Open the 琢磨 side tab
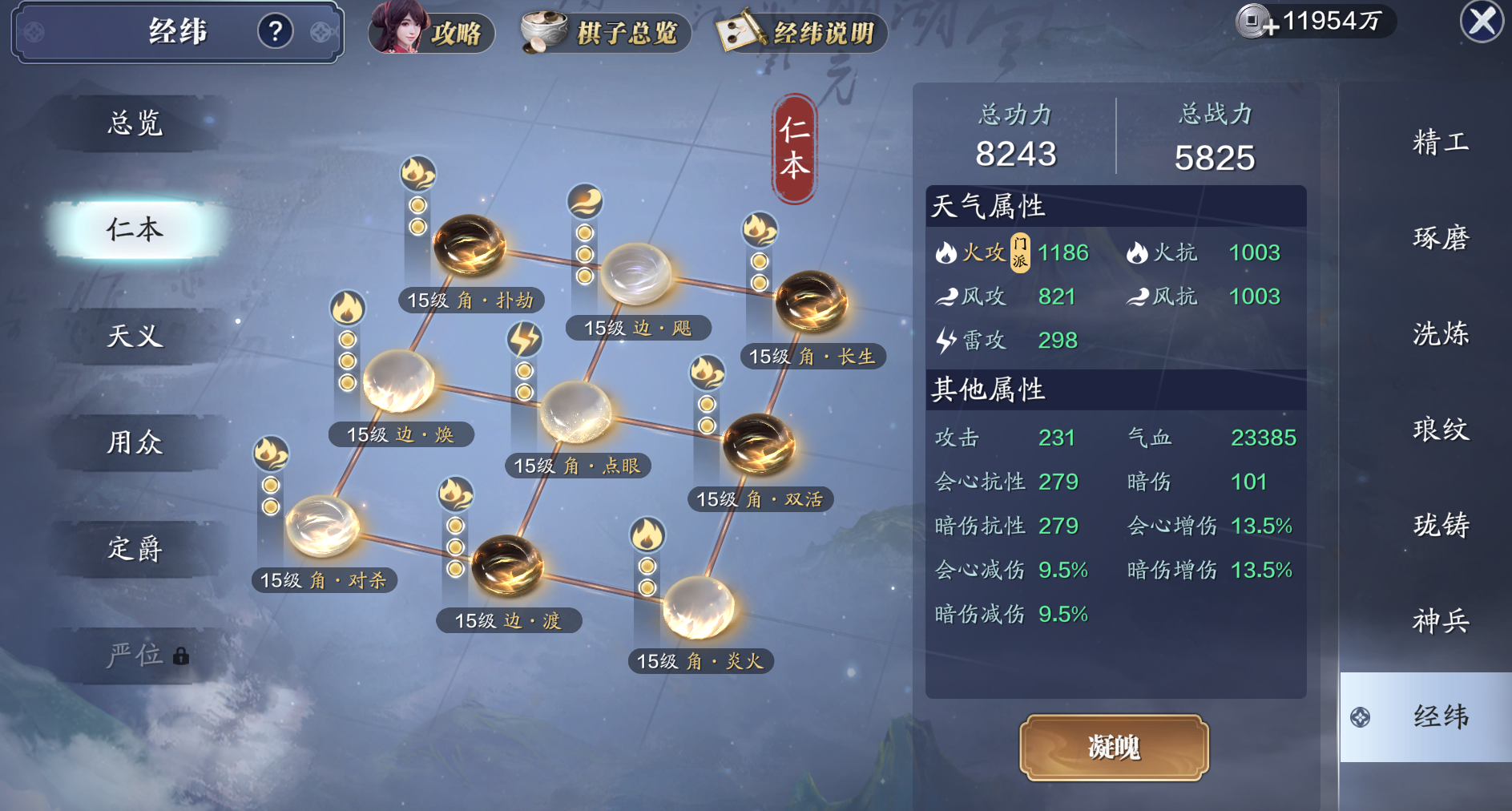The height and width of the screenshot is (811, 1512). 1440,238
